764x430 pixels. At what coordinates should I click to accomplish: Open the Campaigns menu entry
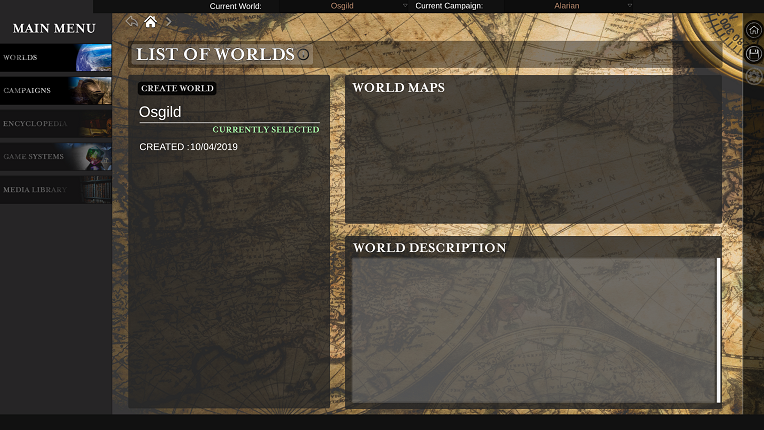point(55,91)
